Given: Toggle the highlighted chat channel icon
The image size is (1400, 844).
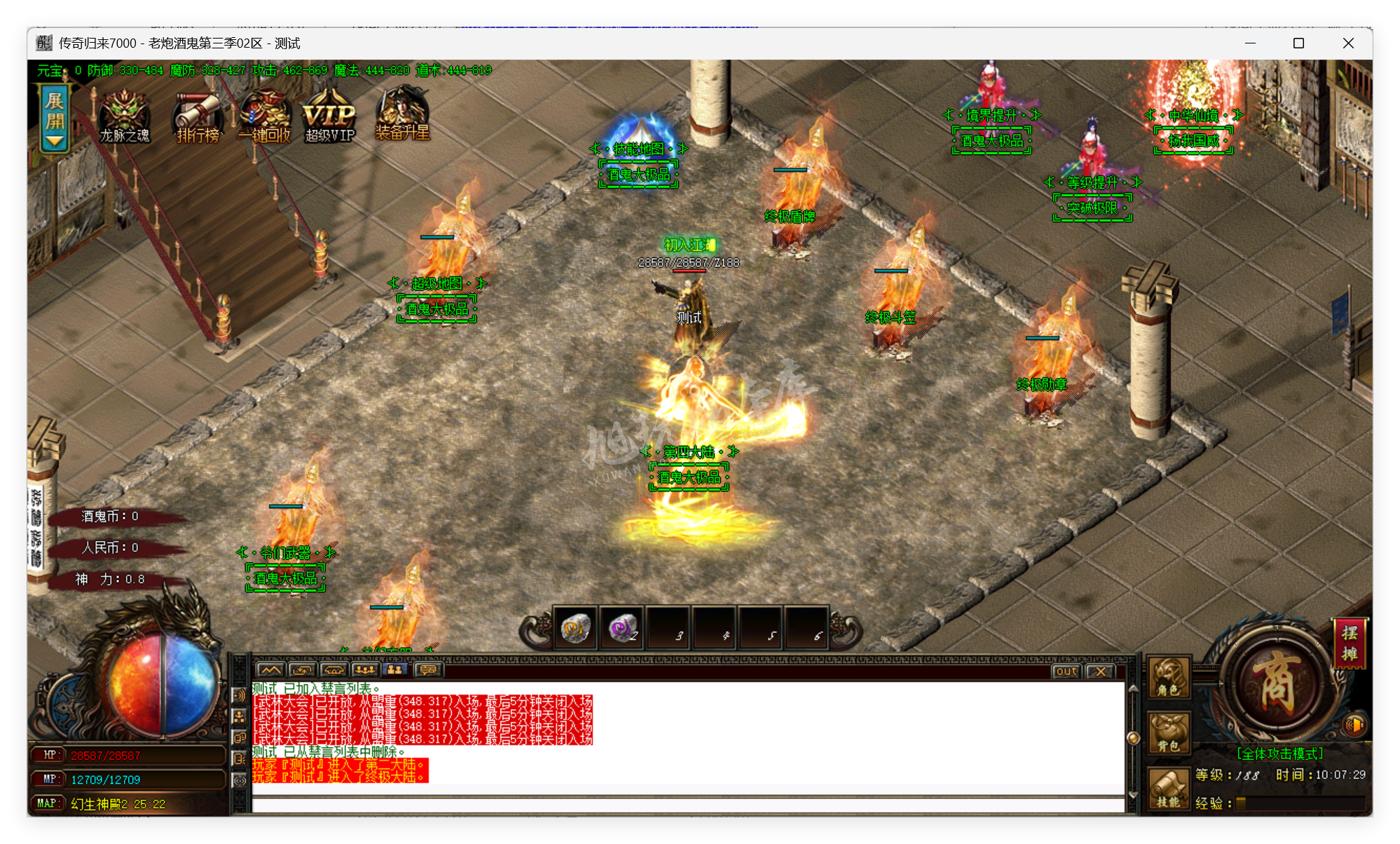Looking at the screenshot, I should 394,669.
